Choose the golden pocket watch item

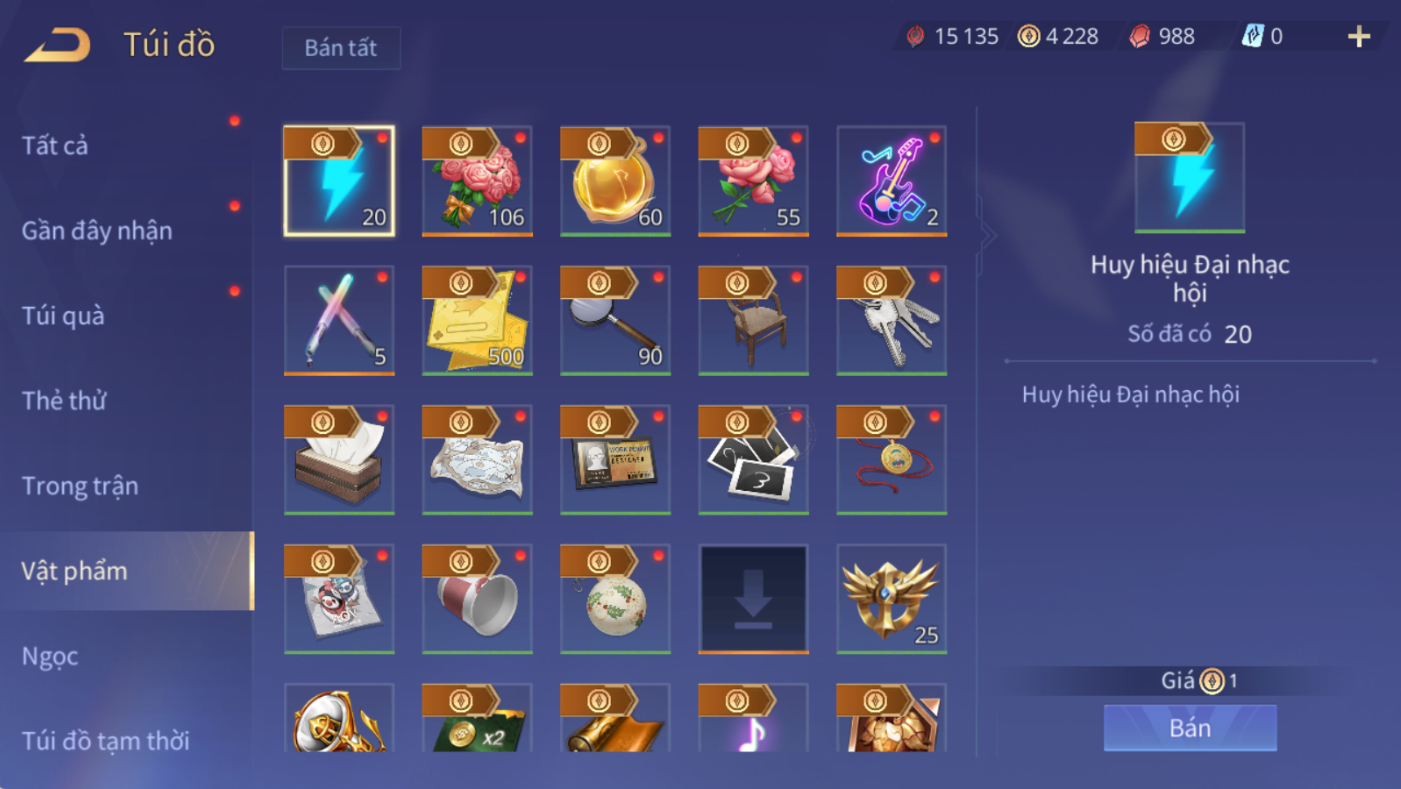615,181
